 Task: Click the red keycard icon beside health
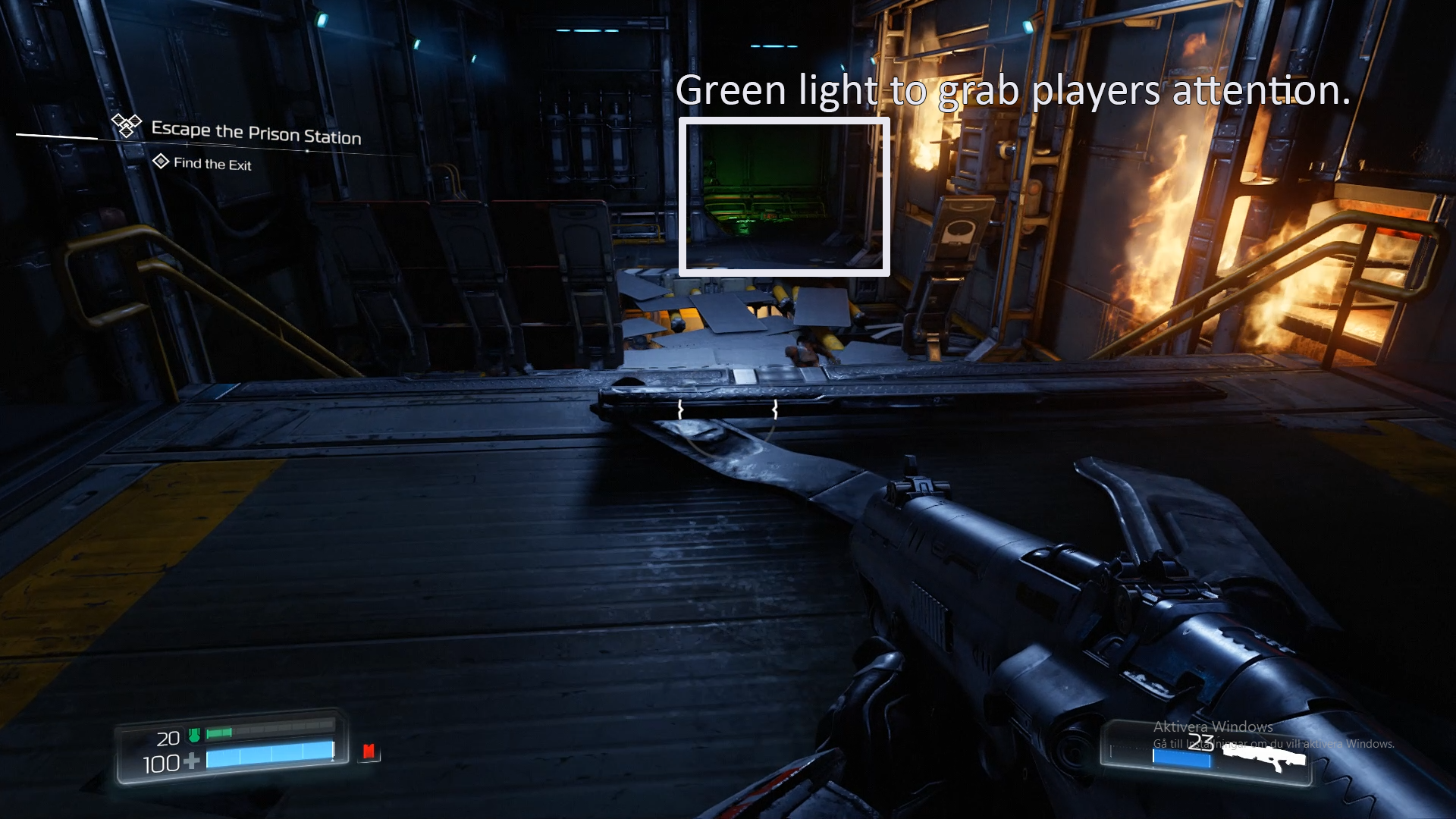pos(369,752)
